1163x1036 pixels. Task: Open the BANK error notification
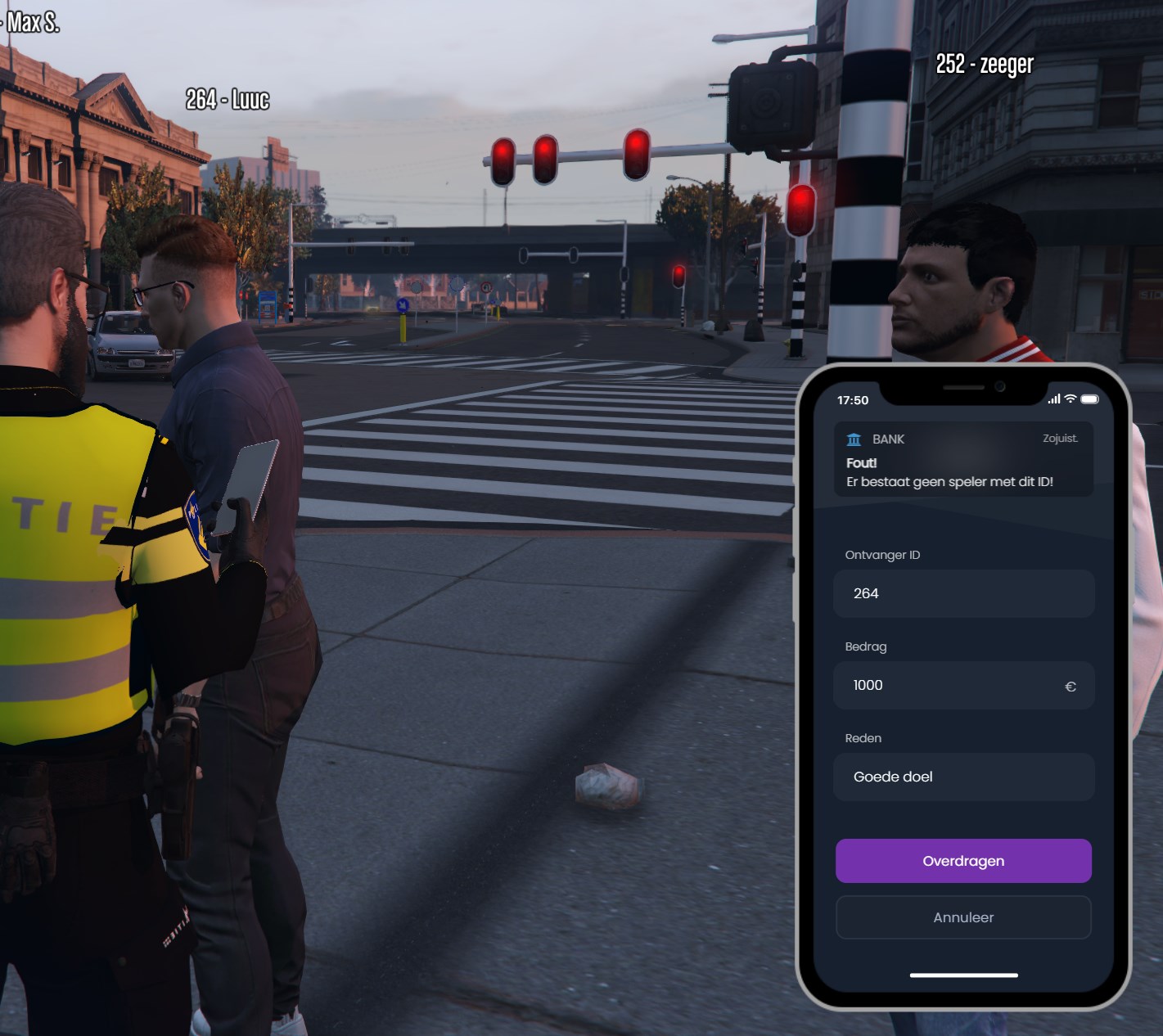click(963, 460)
